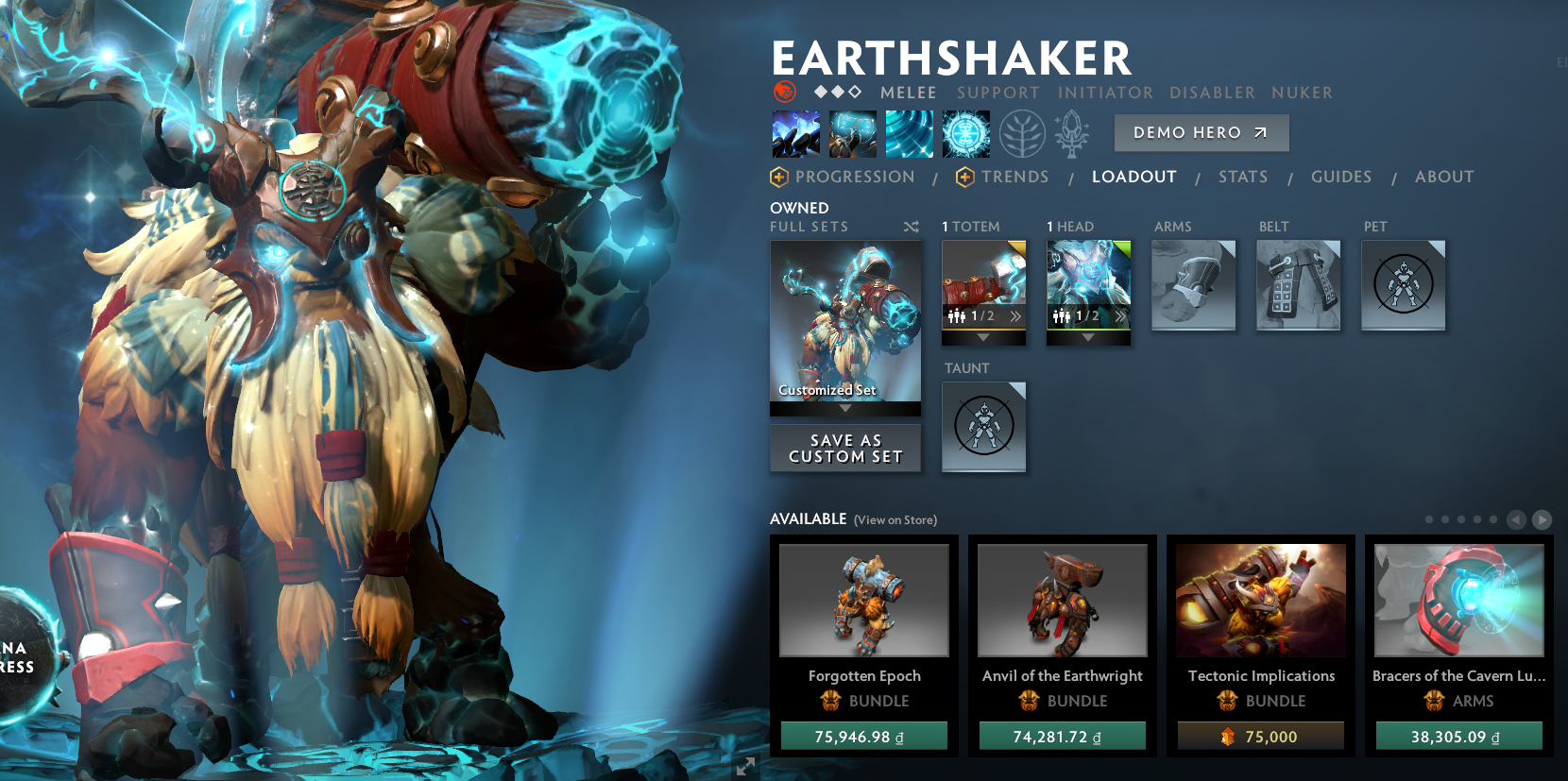Toggle the empty Pet slot
1568x781 pixels.
click(1403, 285)
